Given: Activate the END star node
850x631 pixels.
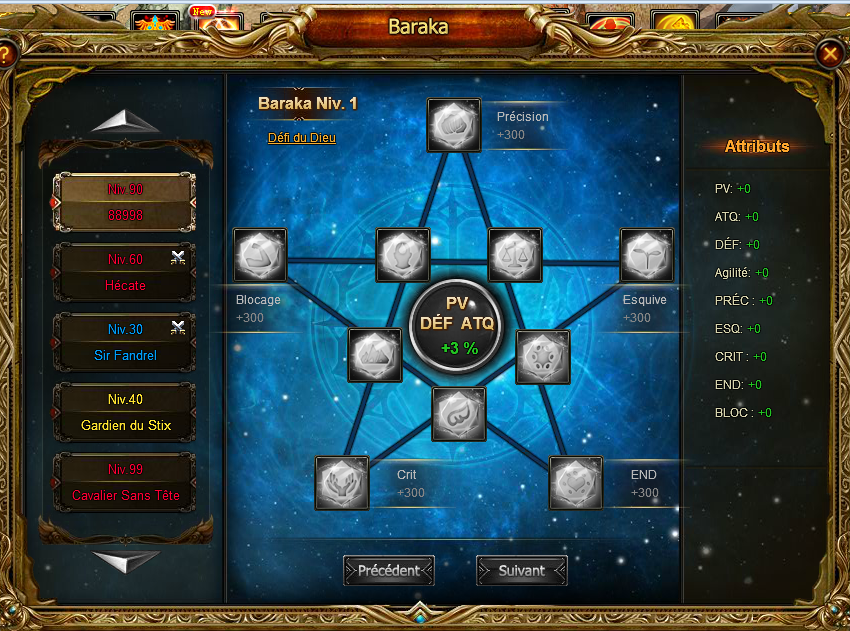Looking at the screenshot, I should (576, 483).
